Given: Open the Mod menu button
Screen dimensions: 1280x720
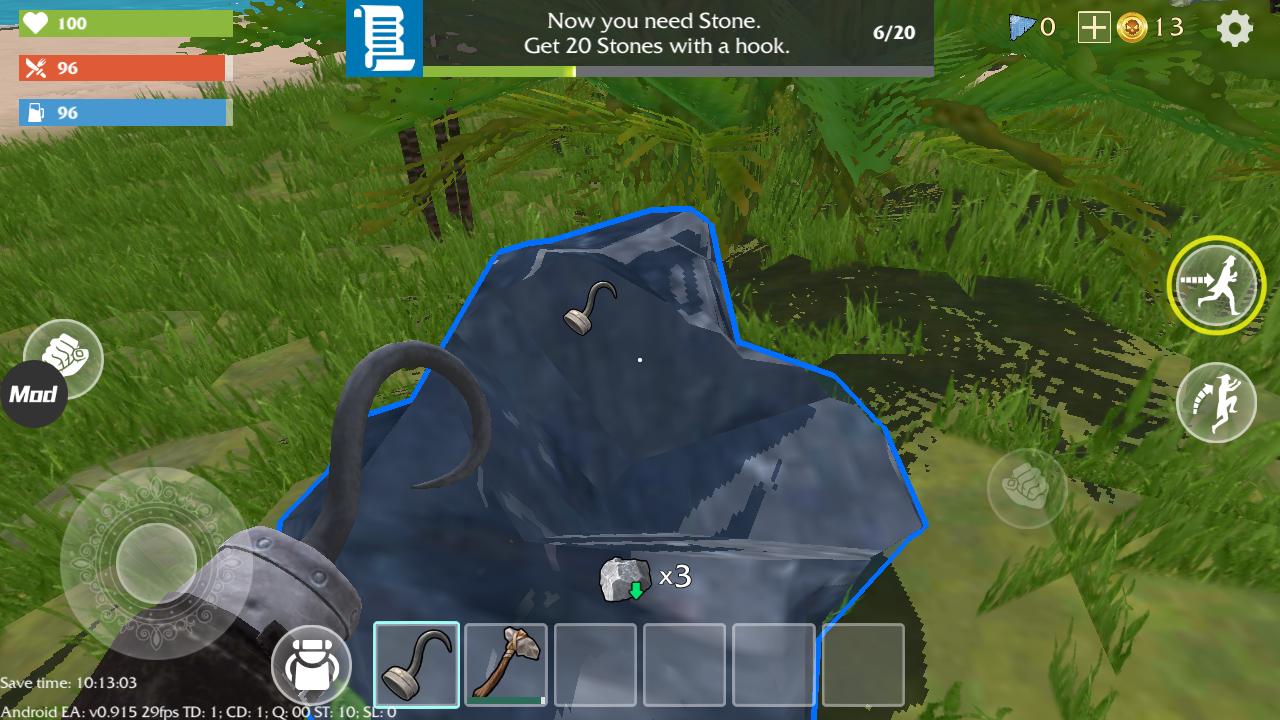Looking at the screenshot, I should click(x=33, y=394).
